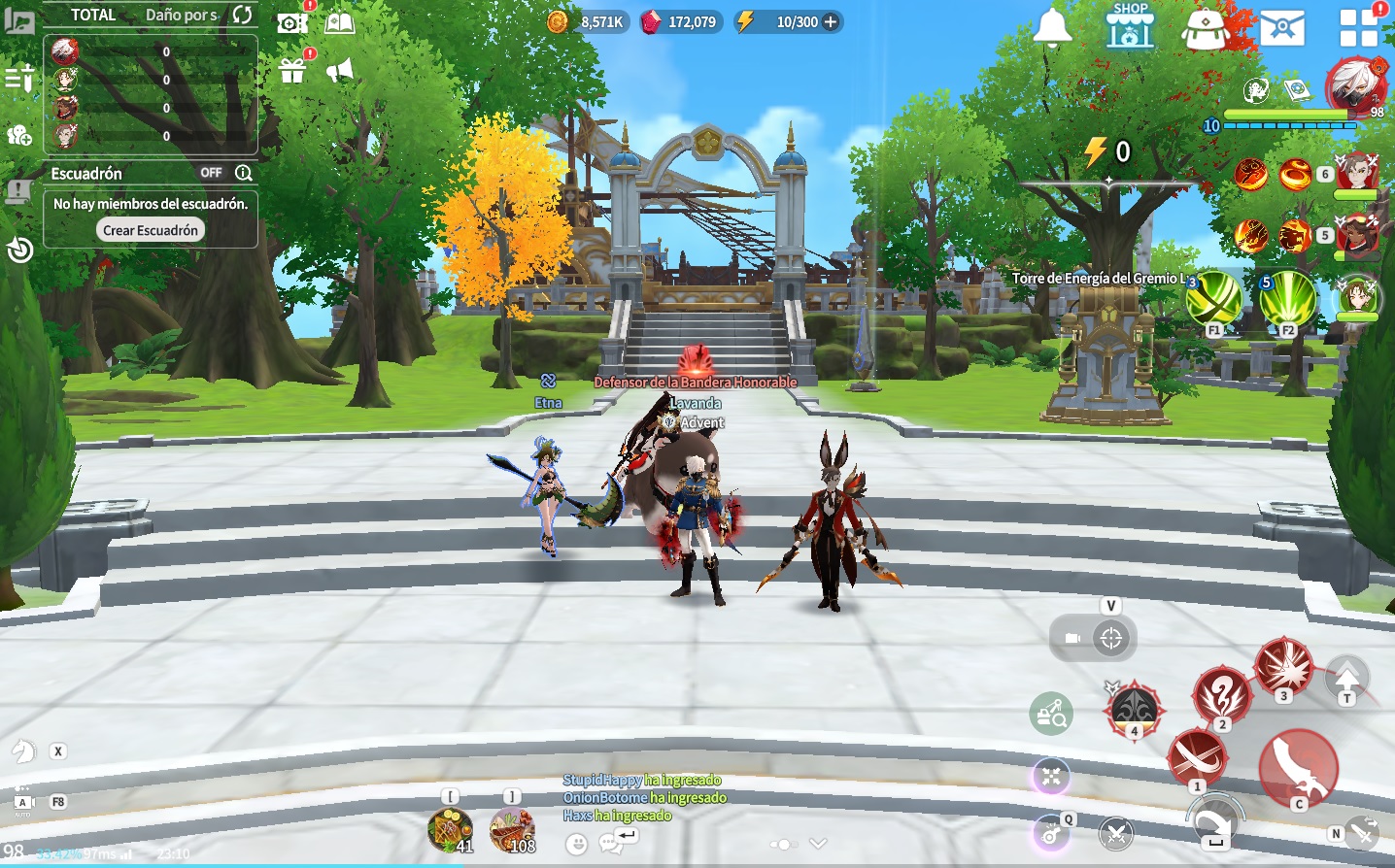The height and width of the screenshot is (868, 1395).
Task: Toggle the camera target lock button
Action: pyautogui.click(x=1111, y=638)
